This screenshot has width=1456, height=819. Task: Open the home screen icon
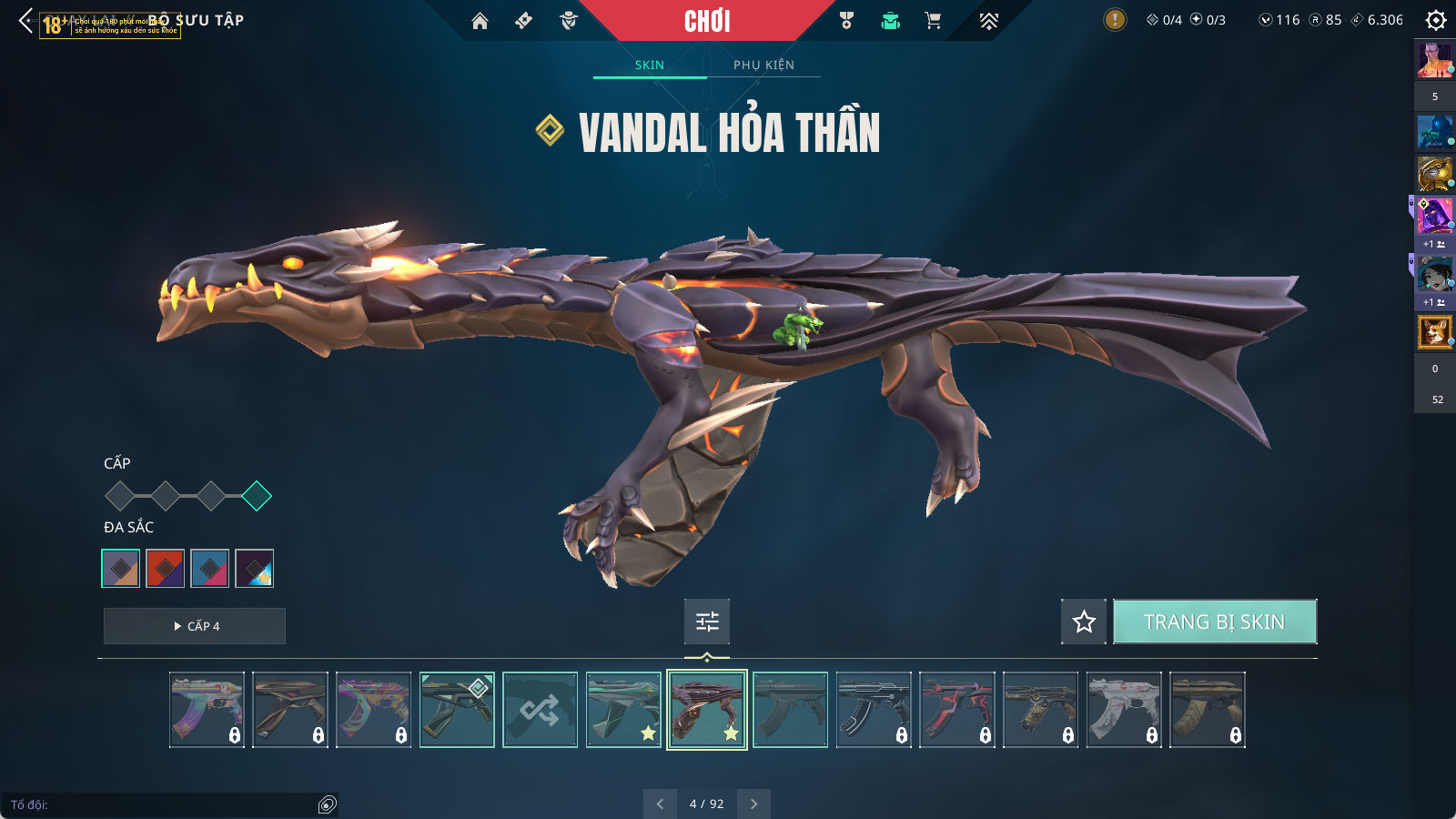tap(480, 21)
